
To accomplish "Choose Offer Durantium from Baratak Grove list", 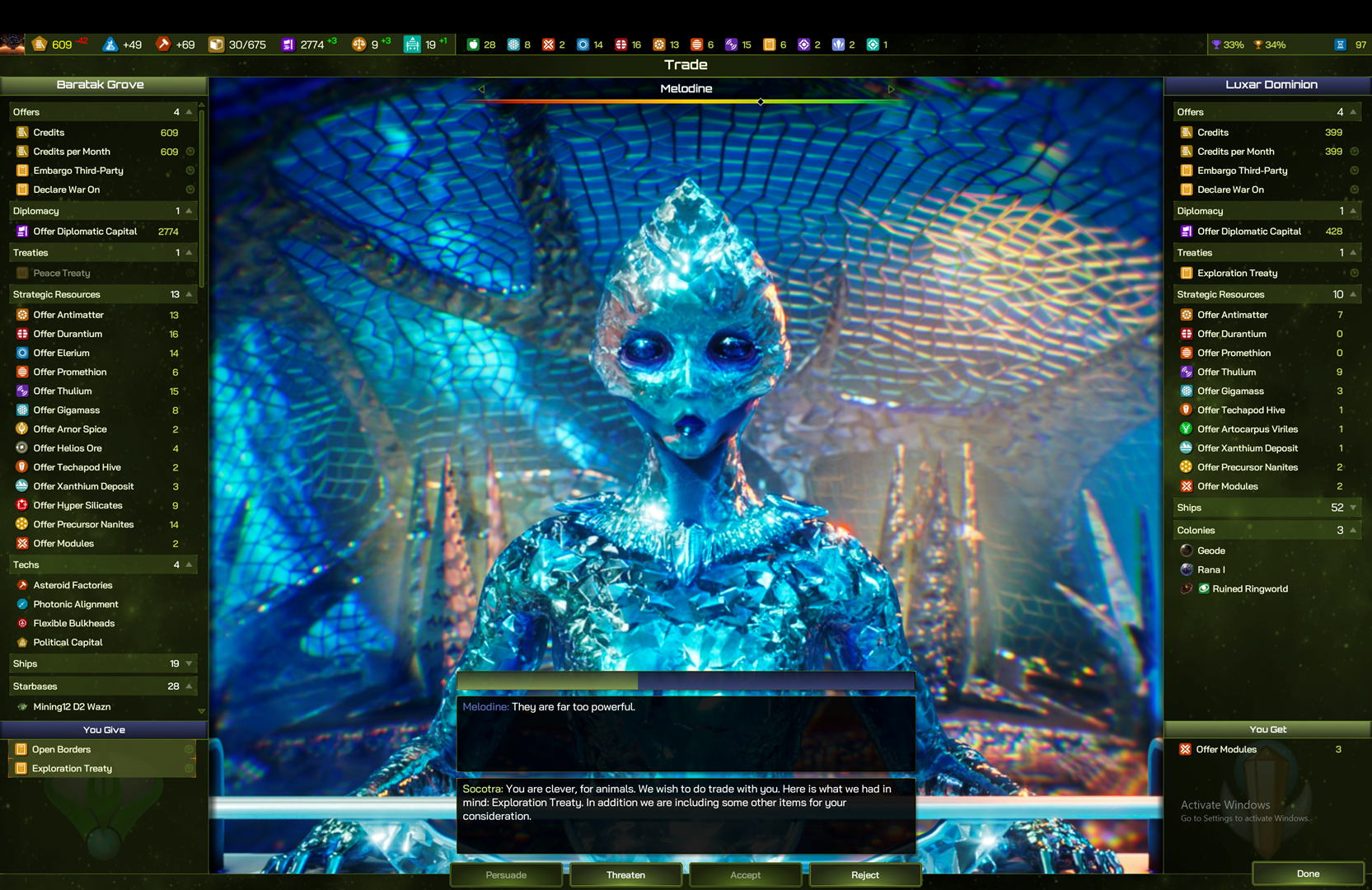I will 68,334.
